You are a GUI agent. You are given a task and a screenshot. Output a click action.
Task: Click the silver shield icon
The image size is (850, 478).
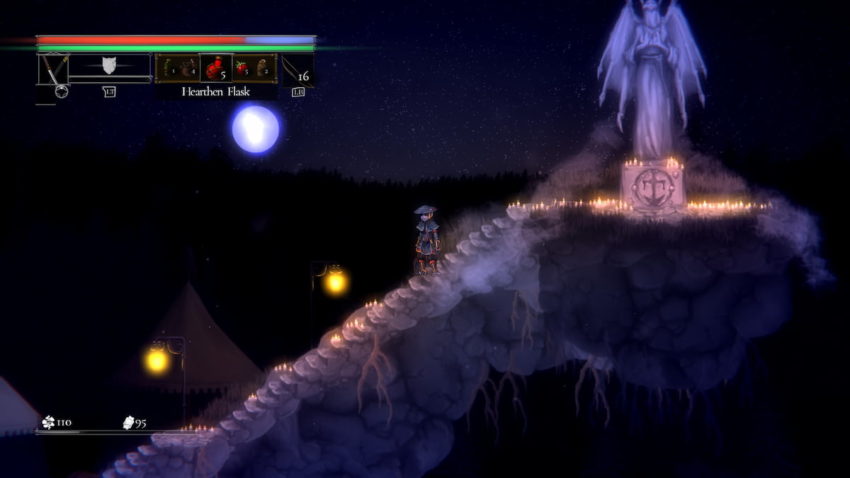[109, 67]
